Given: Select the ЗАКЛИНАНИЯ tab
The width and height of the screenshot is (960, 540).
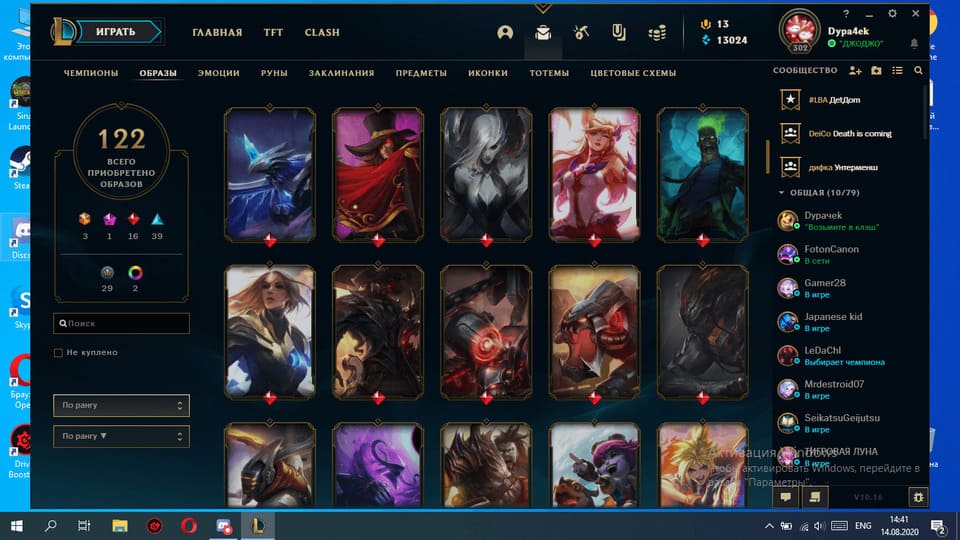Looking at the screenshot, I should [341, 73].
